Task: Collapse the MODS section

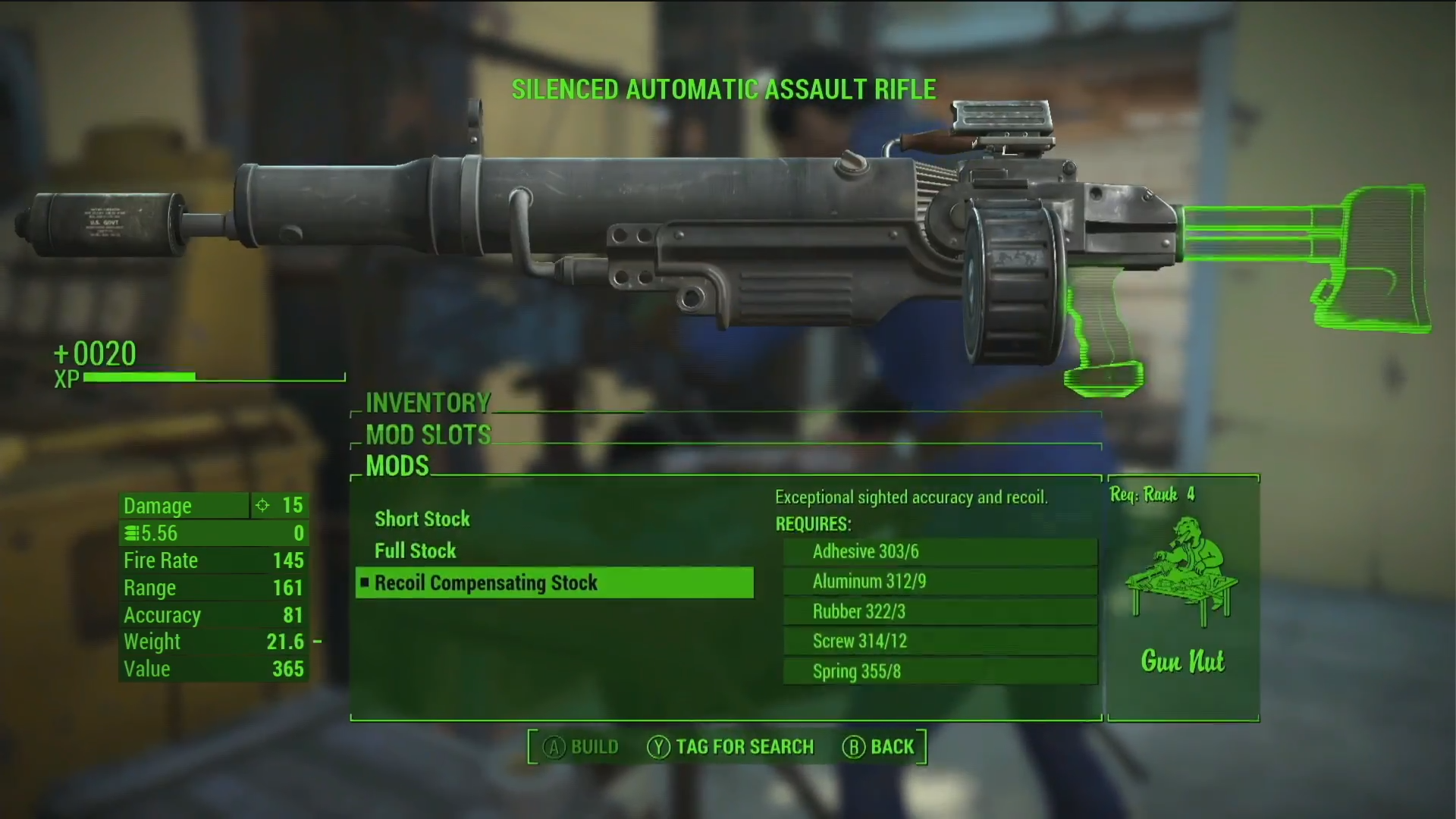Action: pyautogui.click(x=397, y=466)
